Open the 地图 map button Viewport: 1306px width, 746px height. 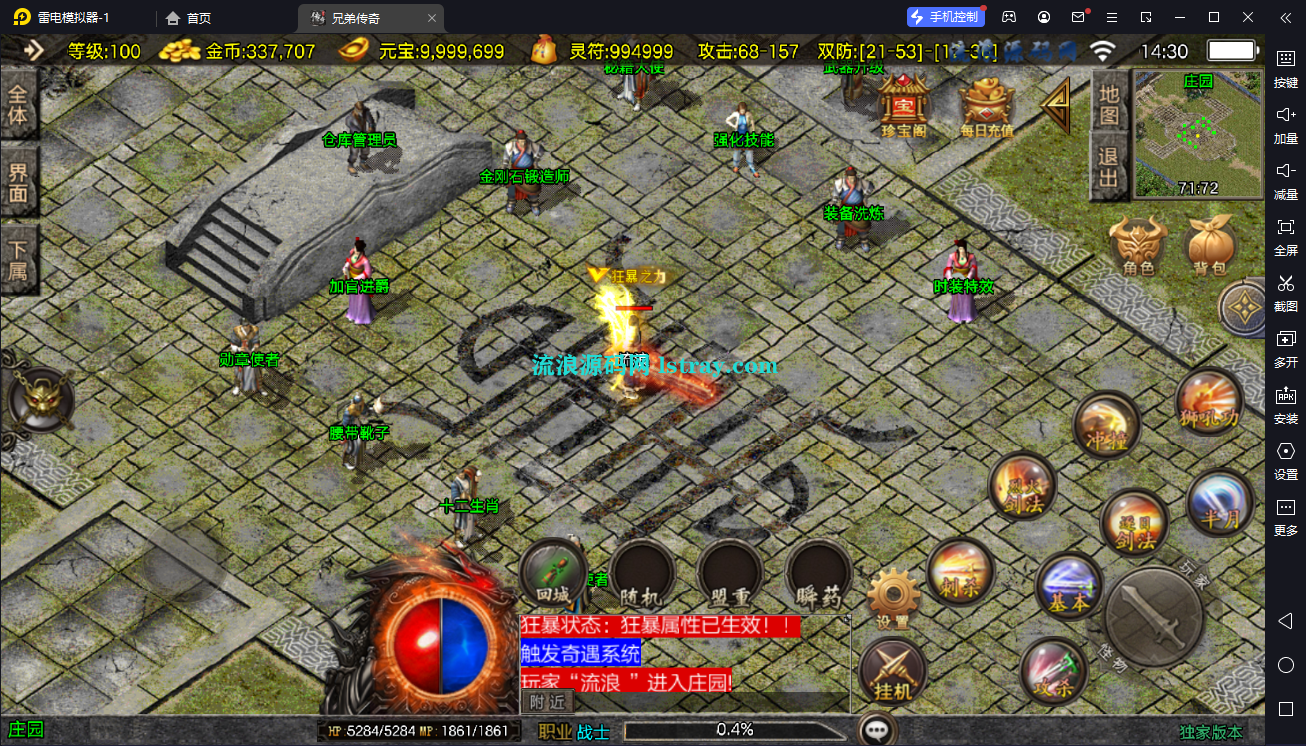point(1108,105)
